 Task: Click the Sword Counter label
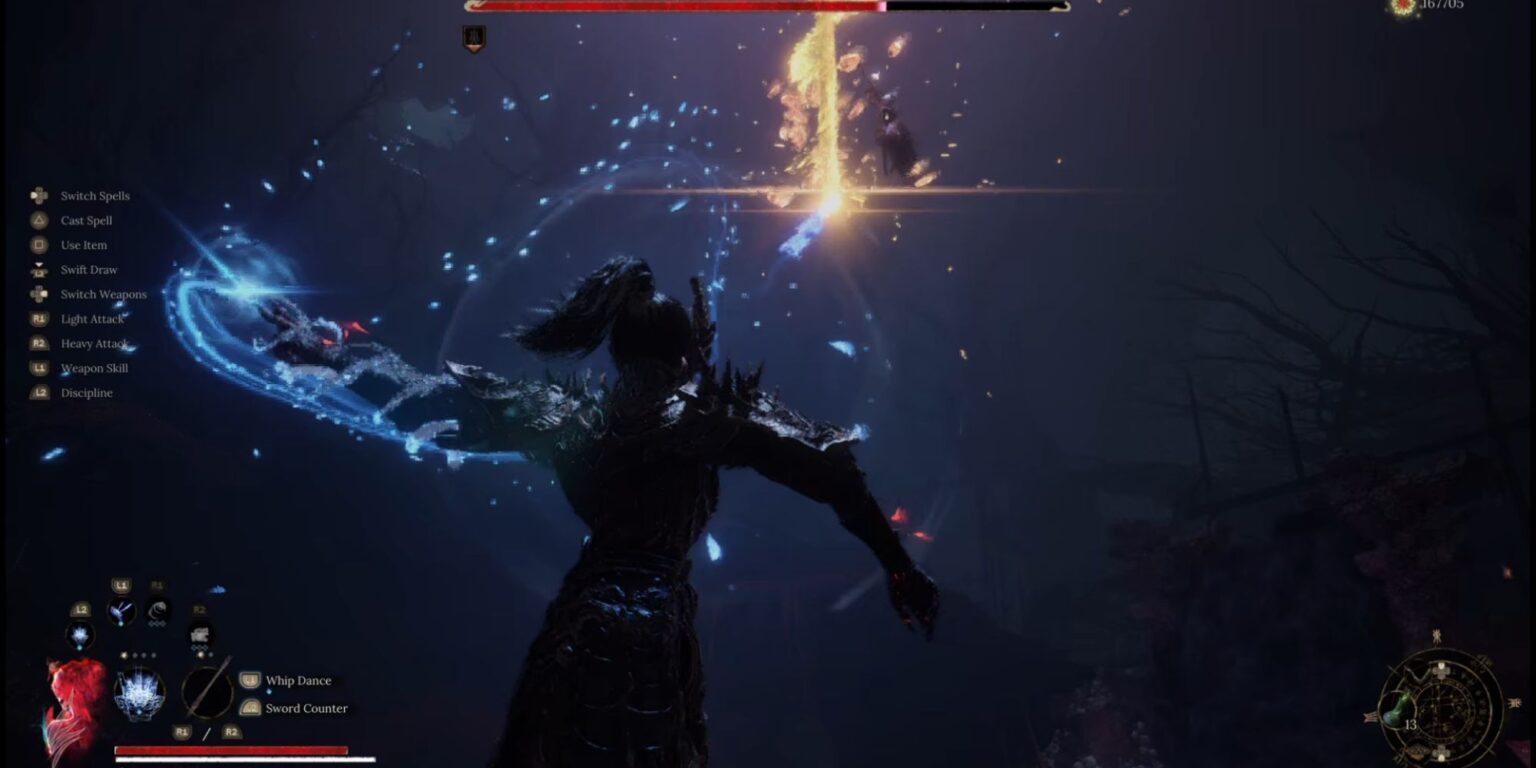point(305,708)
